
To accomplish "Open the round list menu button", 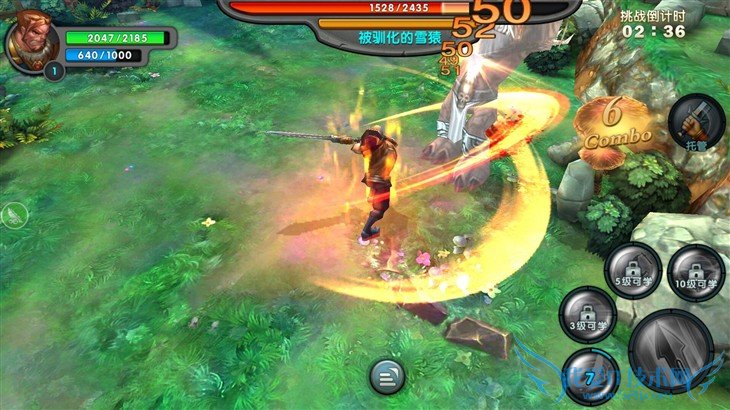I will coord(387,375).
